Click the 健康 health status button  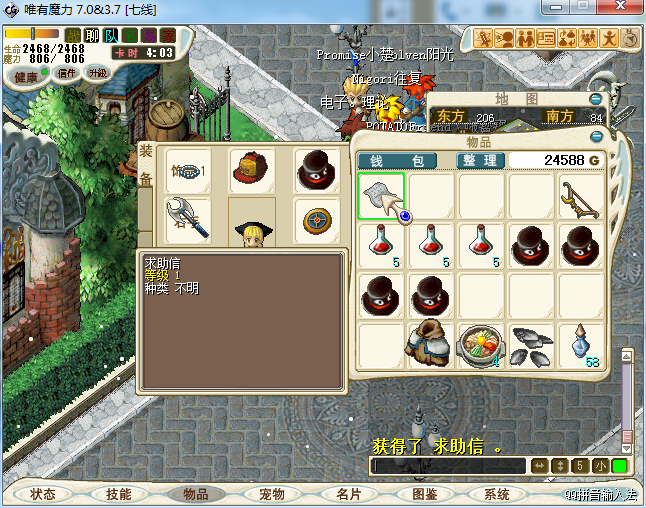click(26, 77)
